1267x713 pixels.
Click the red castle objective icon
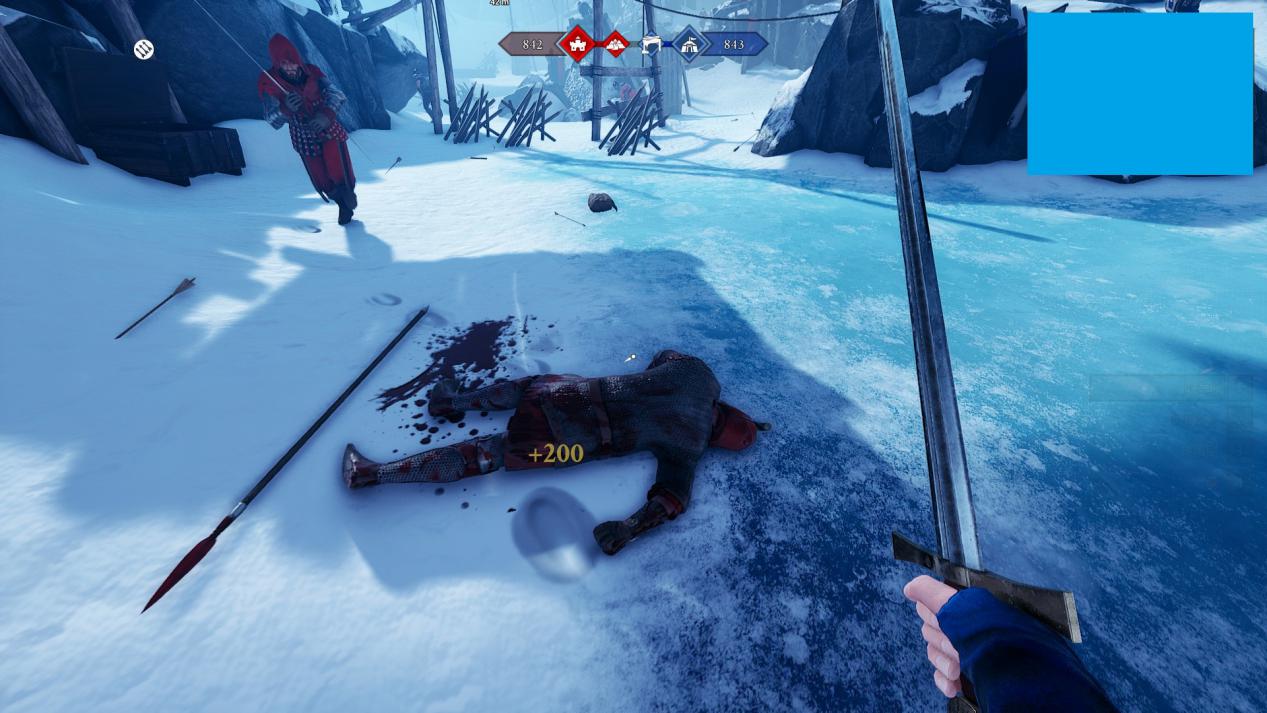point(577,44)
